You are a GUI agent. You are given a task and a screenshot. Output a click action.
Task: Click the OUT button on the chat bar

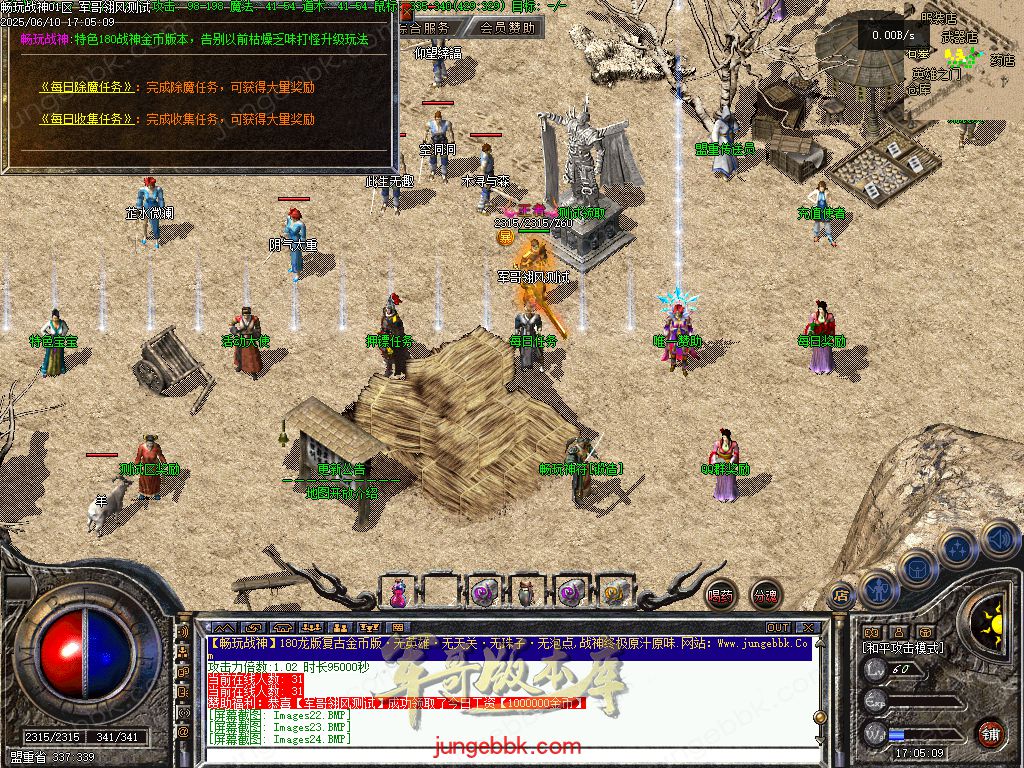coord(778,628)
